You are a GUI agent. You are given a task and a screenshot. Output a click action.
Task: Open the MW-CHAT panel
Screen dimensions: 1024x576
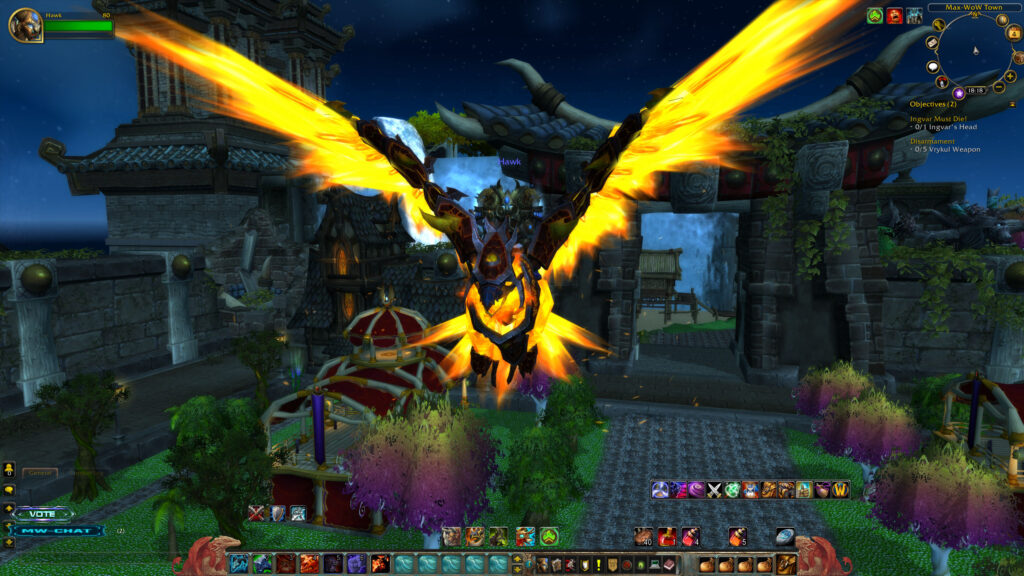click(x=57, y=531)
